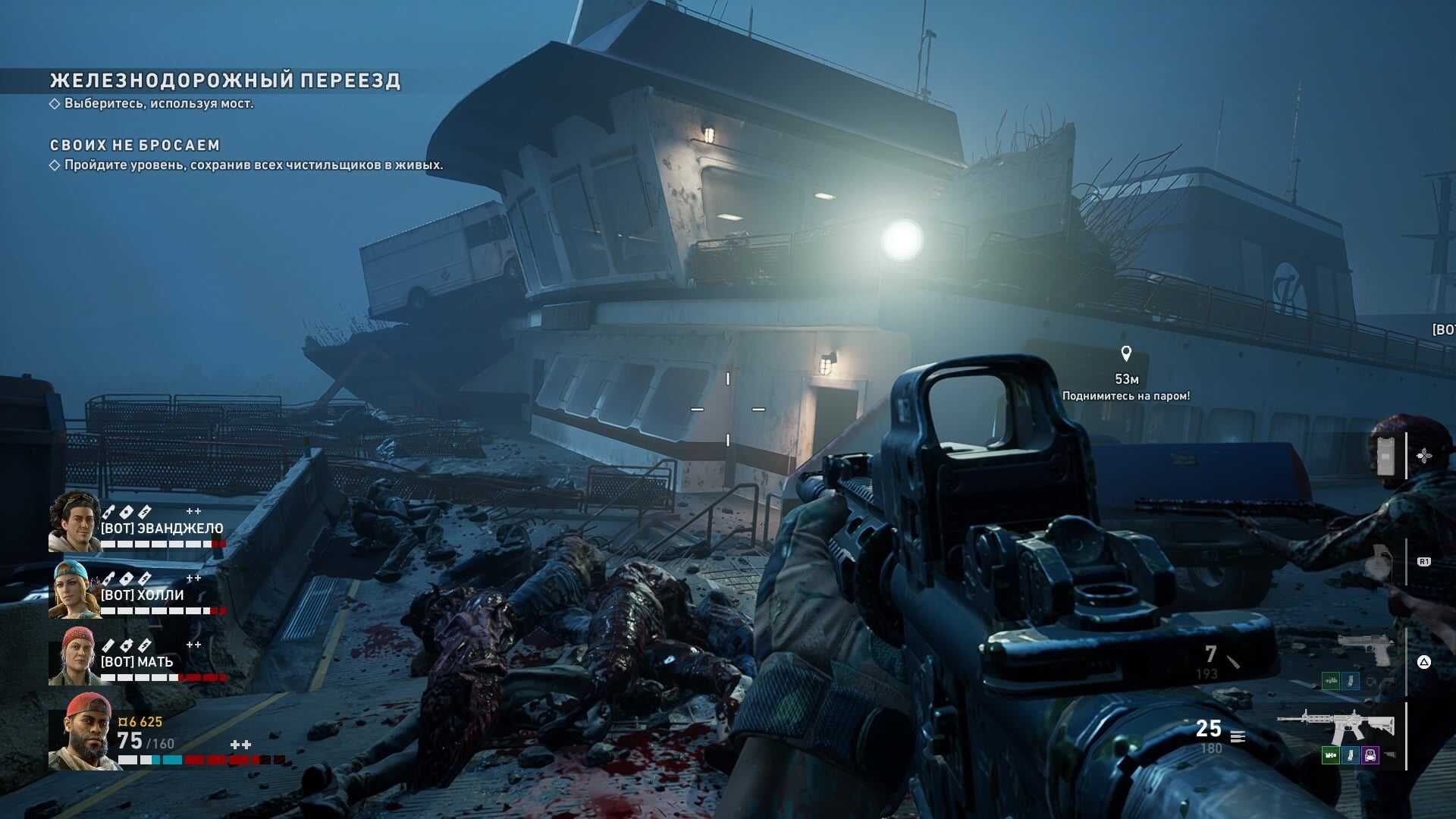Click your own character portrait
Image resolution: width=1456 pixels, height=819 pixels.
[82, 731]
